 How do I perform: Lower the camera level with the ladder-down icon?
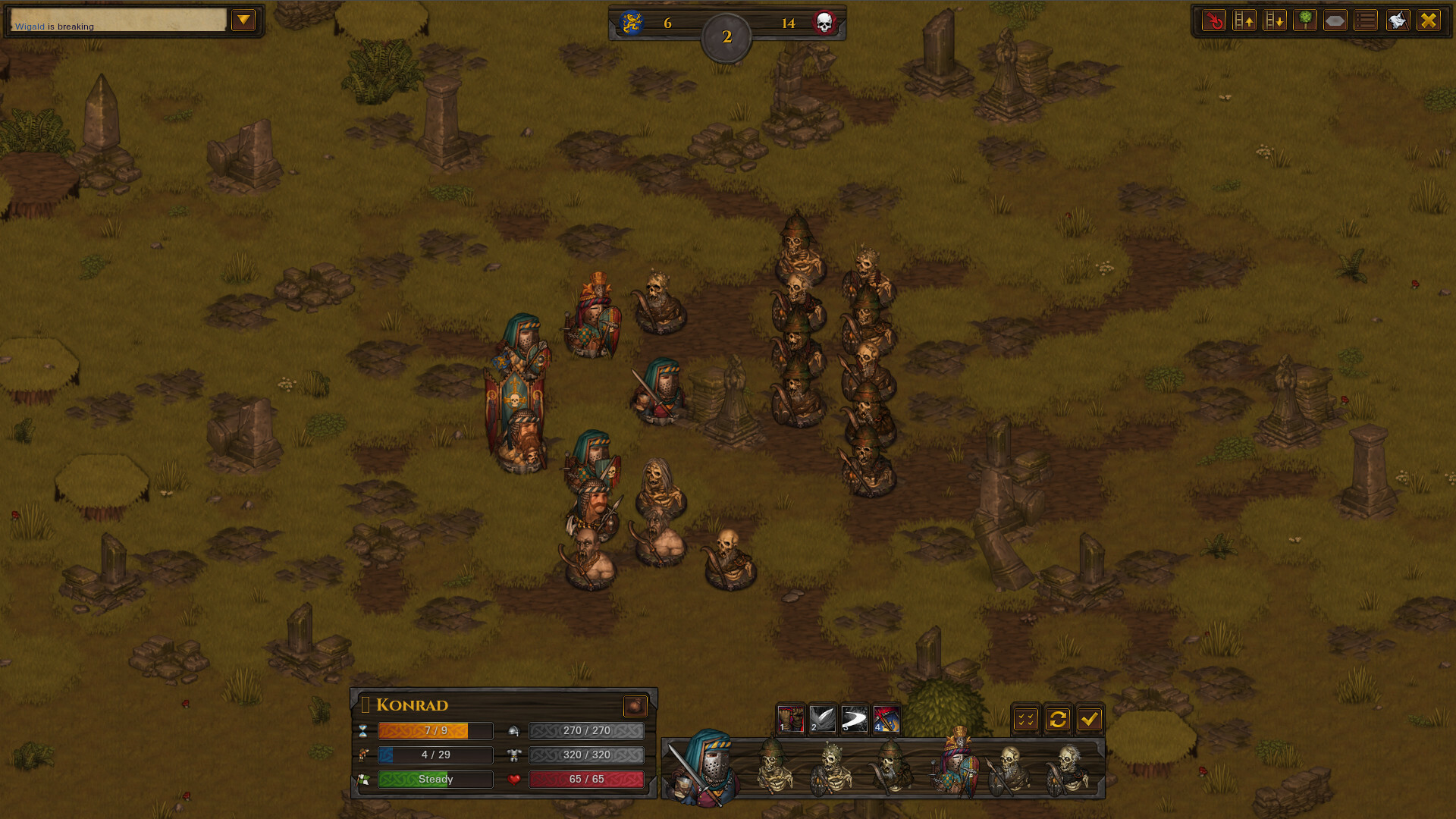(x=1275, y=20)
